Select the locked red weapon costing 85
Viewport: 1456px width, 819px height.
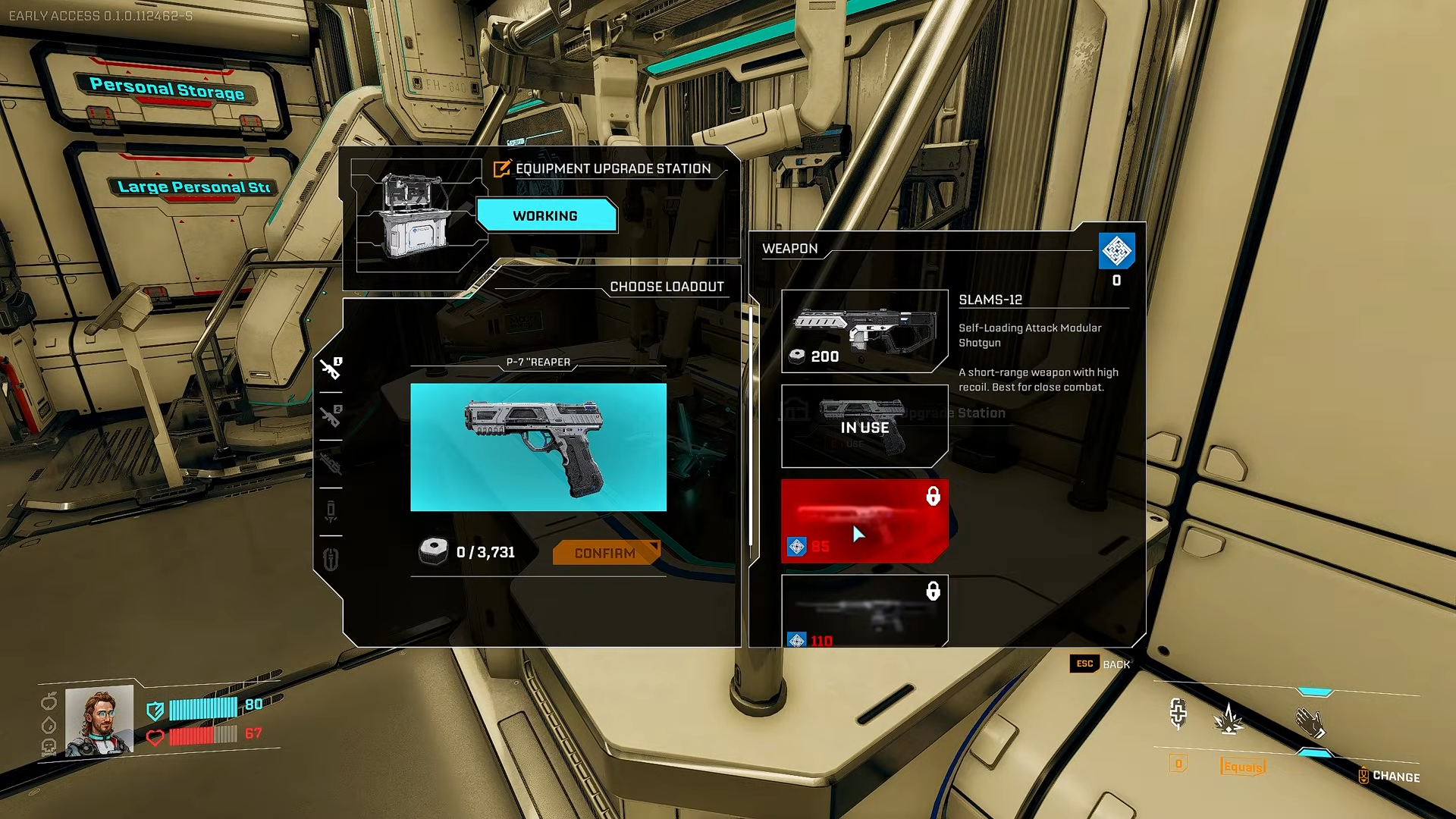(864, 521)
